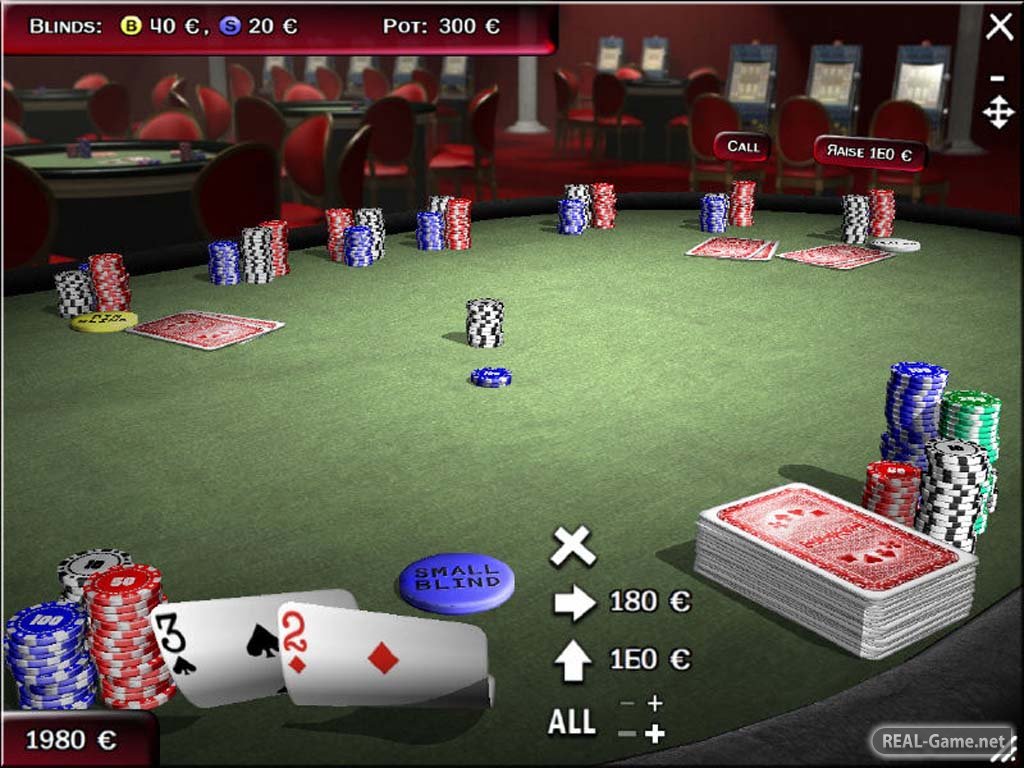
Task: Click the four-arrow move window icon
Action: pos(998,111)
